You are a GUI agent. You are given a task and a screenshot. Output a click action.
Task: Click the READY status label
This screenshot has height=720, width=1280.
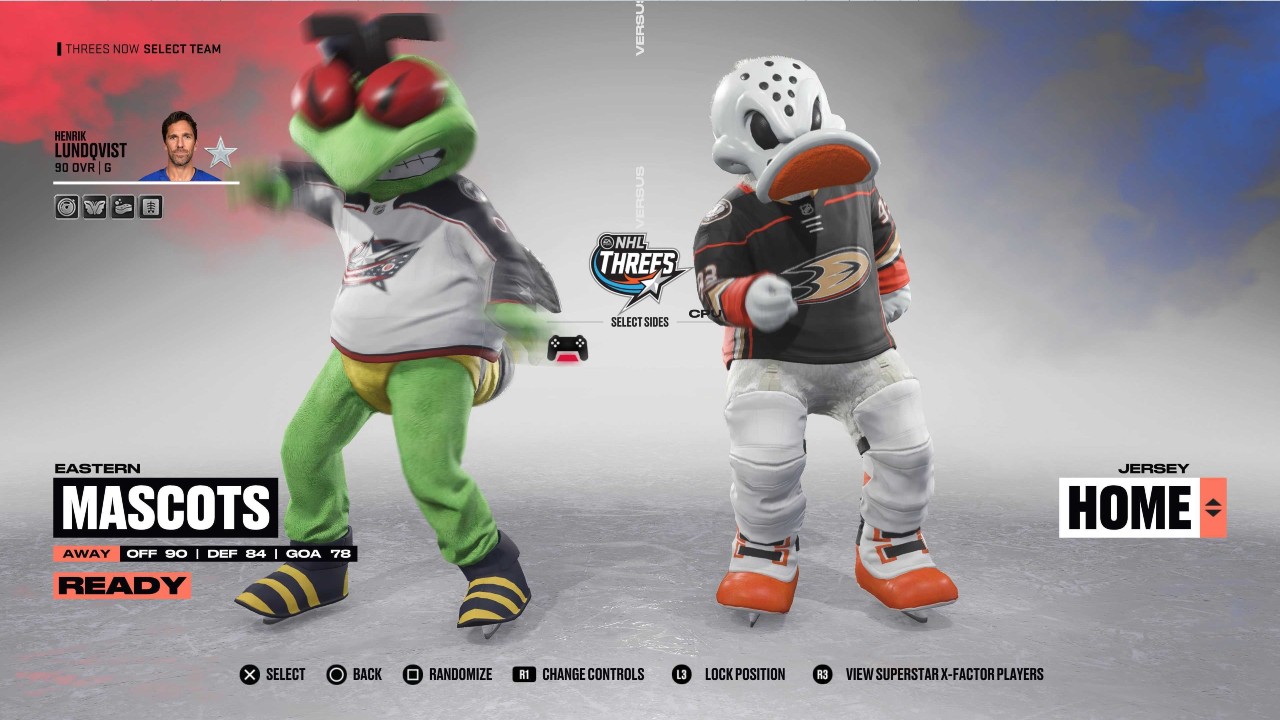point(122,584)
